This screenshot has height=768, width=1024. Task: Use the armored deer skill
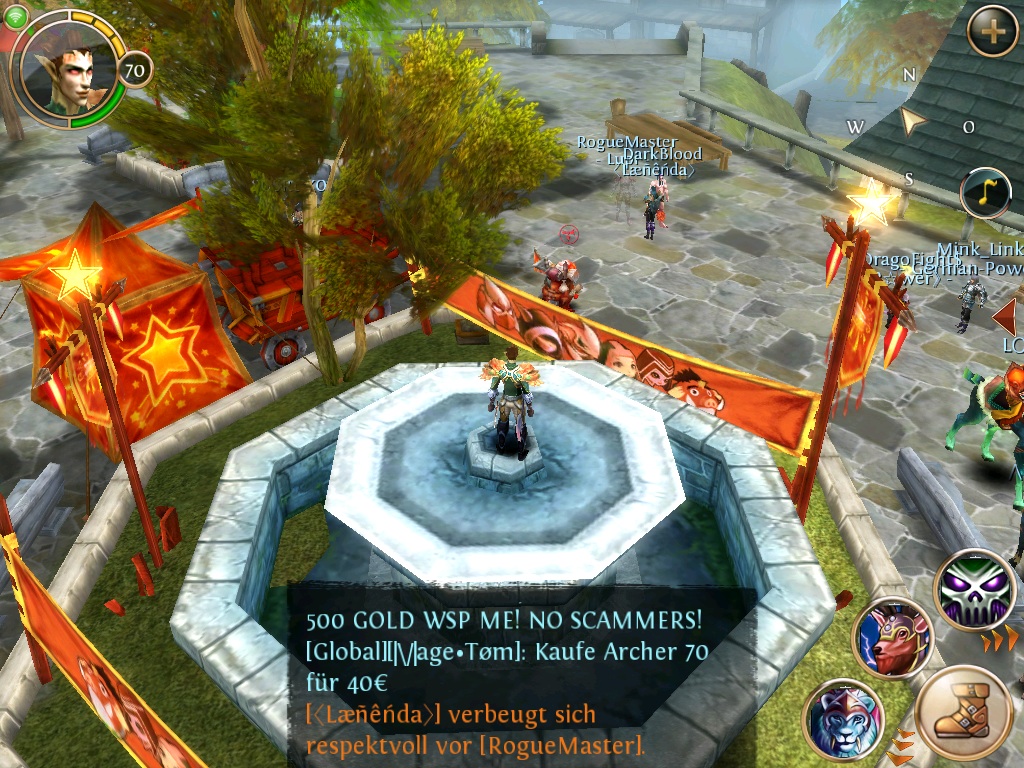pyautogui.click(x=892, y=638)
